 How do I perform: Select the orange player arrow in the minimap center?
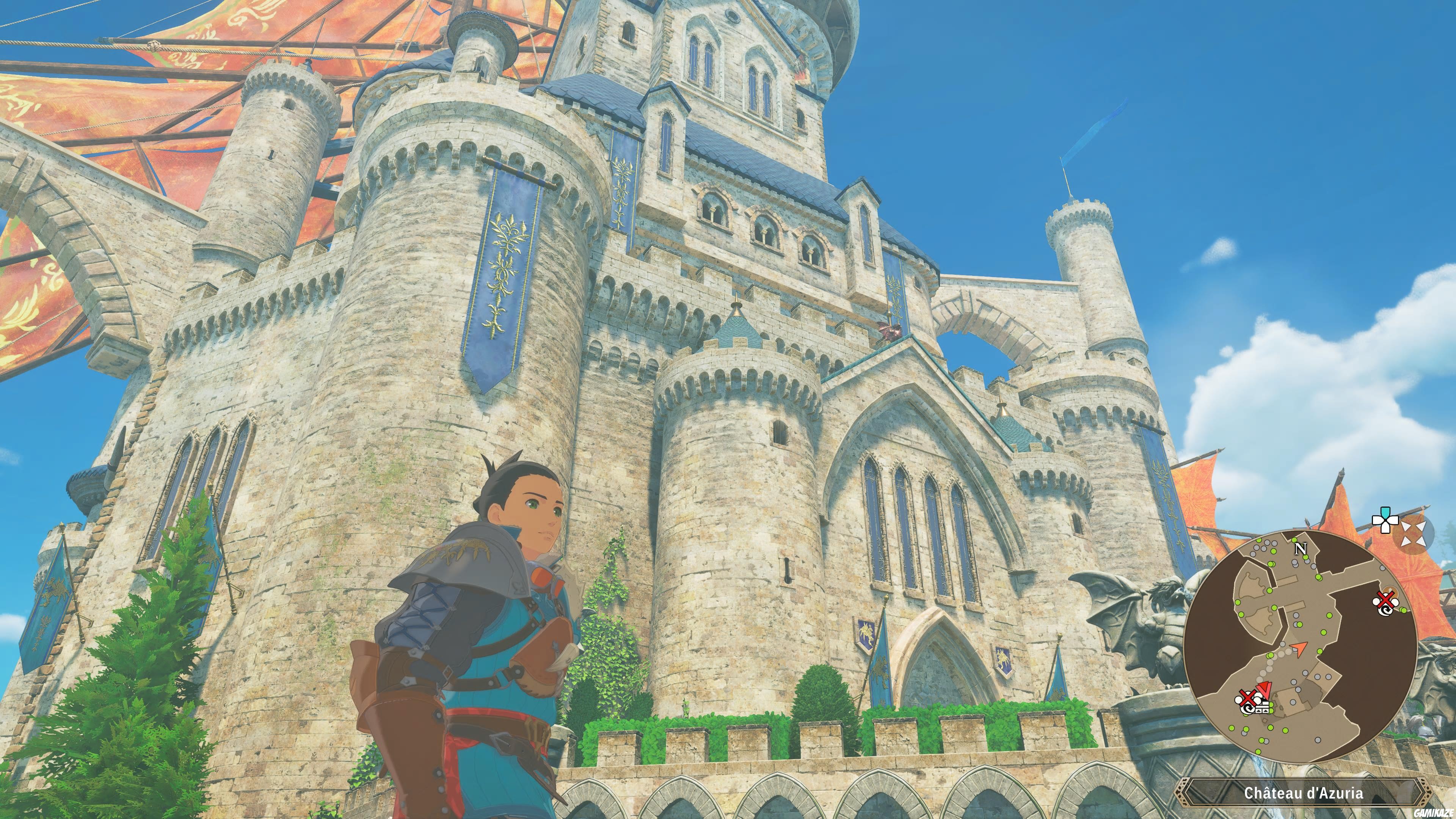pyautogui.click(x=1299, y=649)
